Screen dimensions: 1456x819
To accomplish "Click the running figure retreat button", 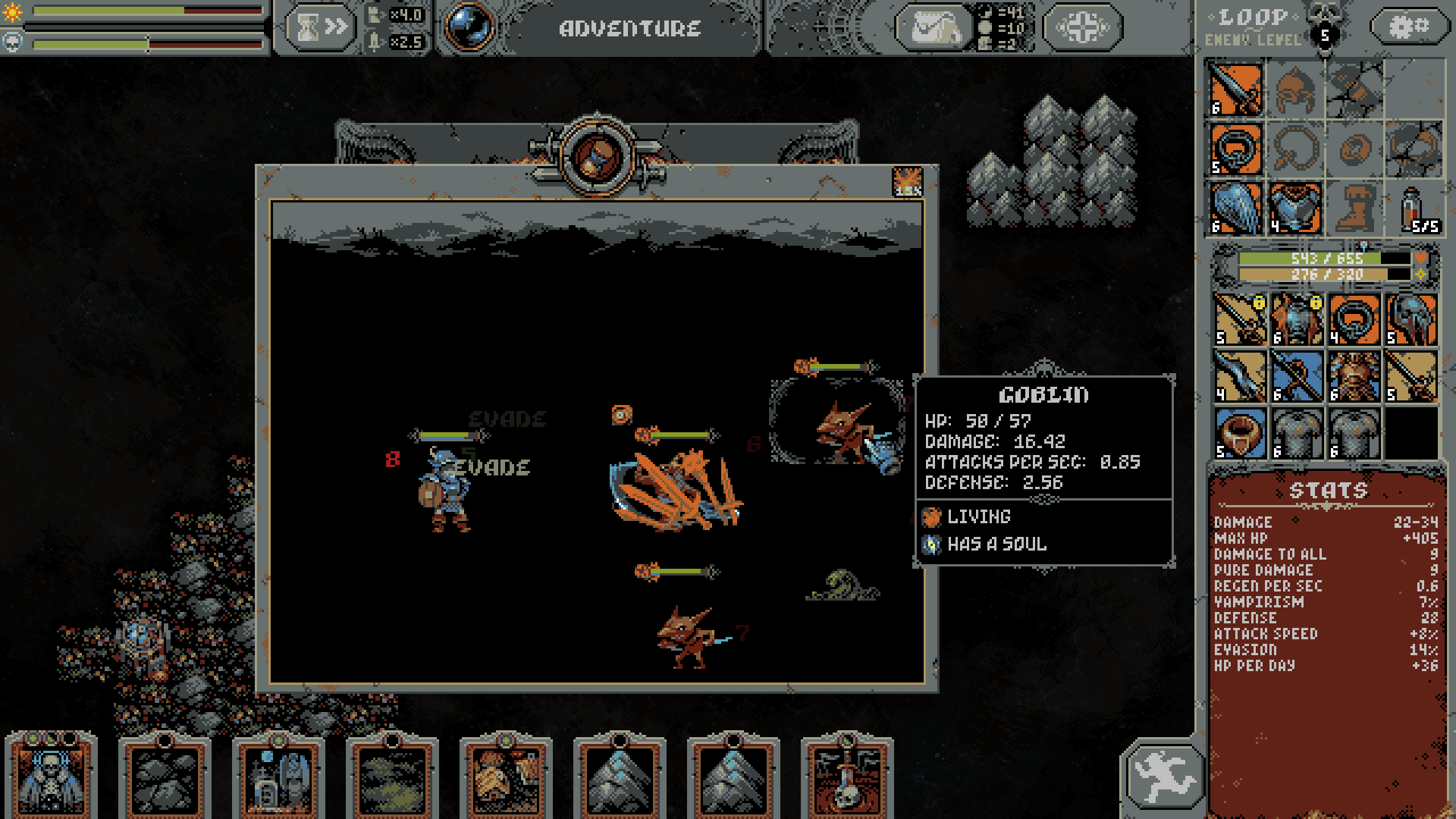I will tap(1163, 775).
